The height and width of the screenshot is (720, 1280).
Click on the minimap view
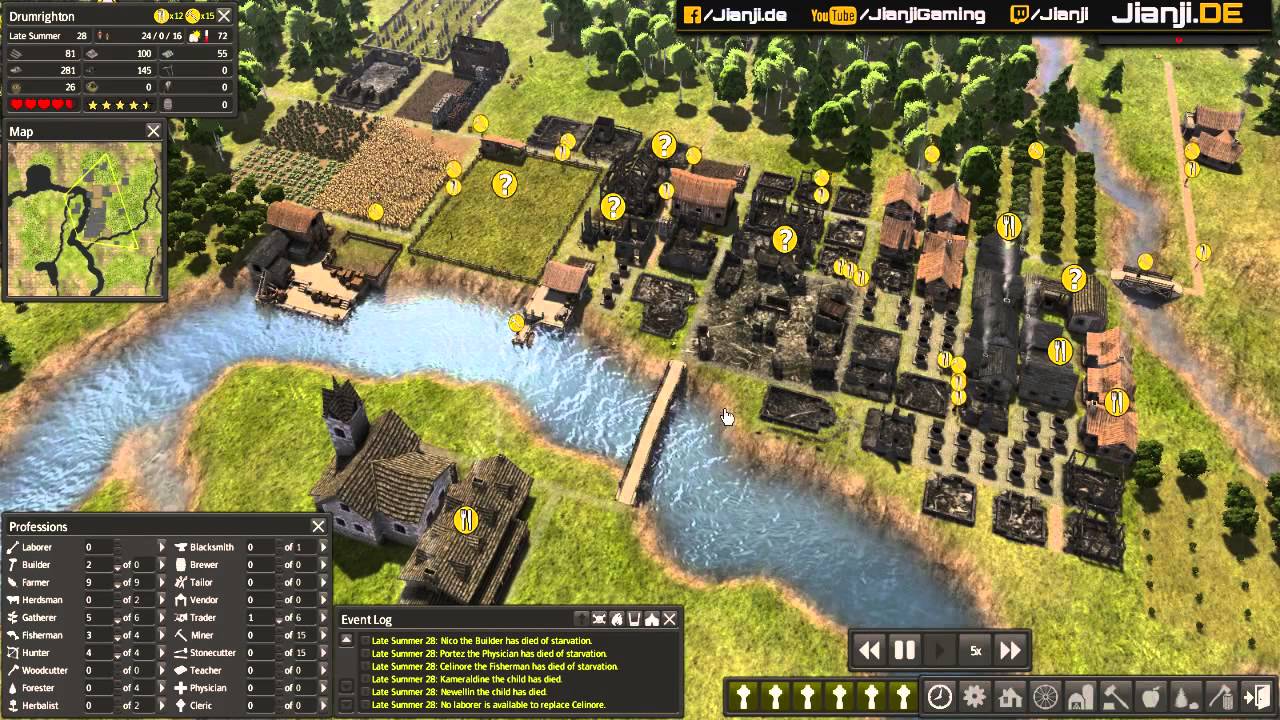pyautogui.click(x=84, y=217)
